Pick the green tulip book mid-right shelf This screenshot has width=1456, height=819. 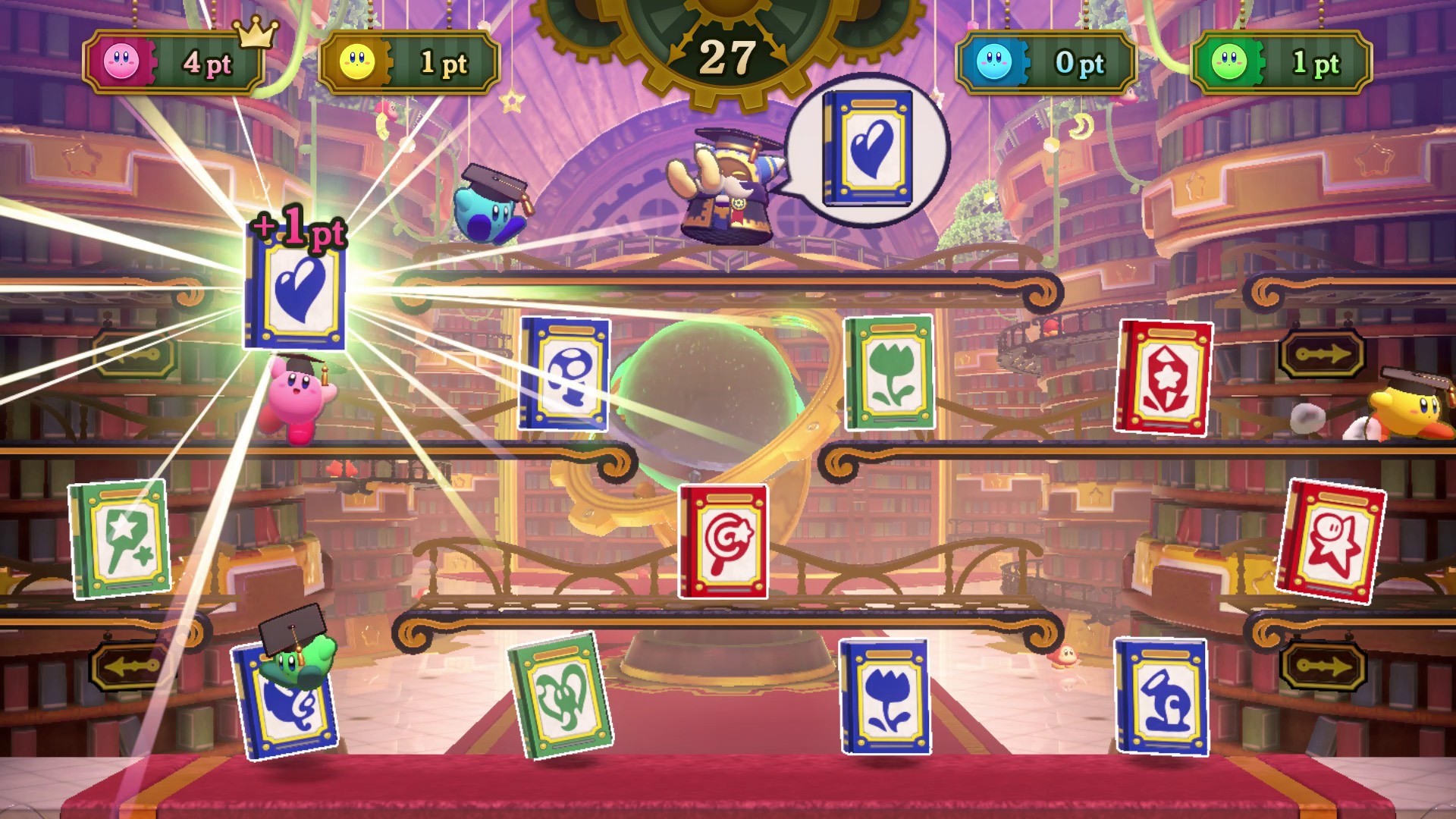coord(889,373)
